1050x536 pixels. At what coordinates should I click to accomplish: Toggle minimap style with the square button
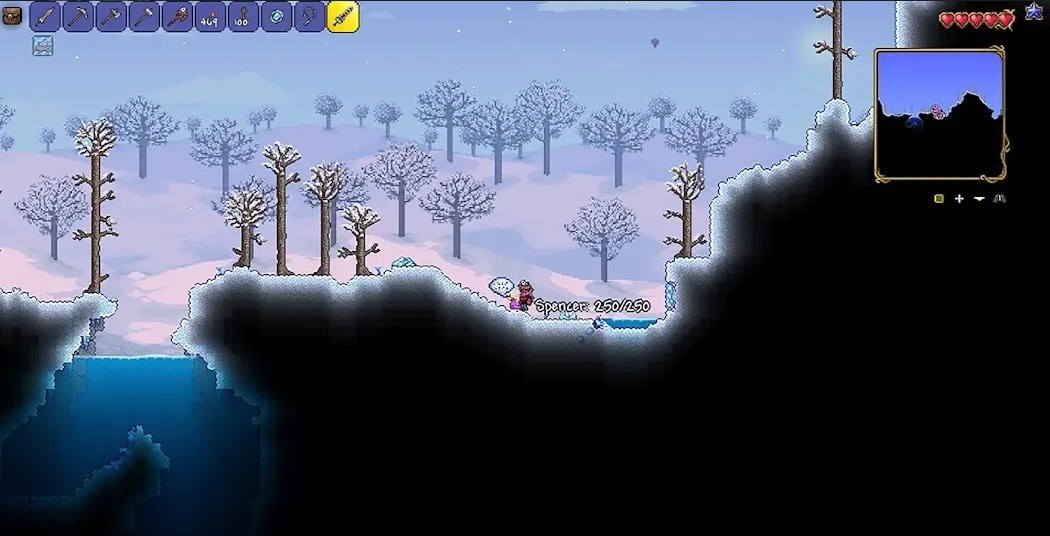click(939, 199)
